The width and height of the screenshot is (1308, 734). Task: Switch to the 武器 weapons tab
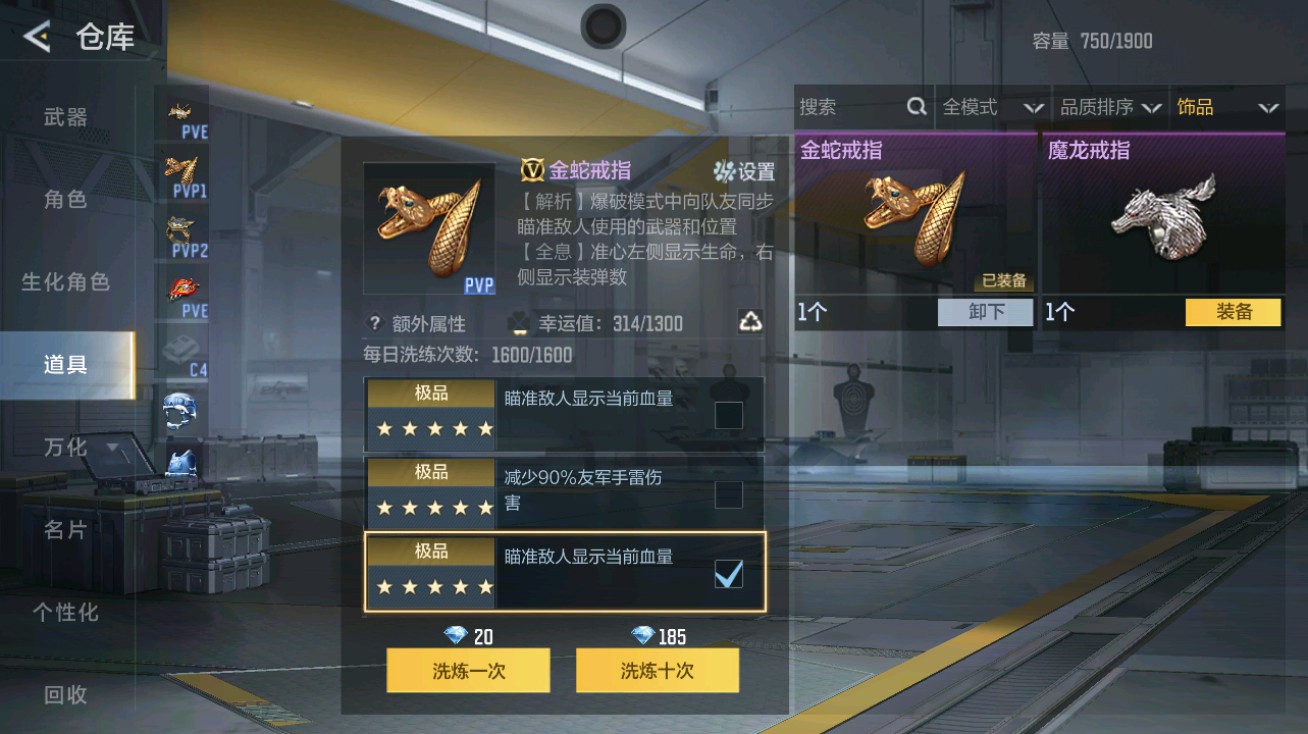(x=64, y=115)
